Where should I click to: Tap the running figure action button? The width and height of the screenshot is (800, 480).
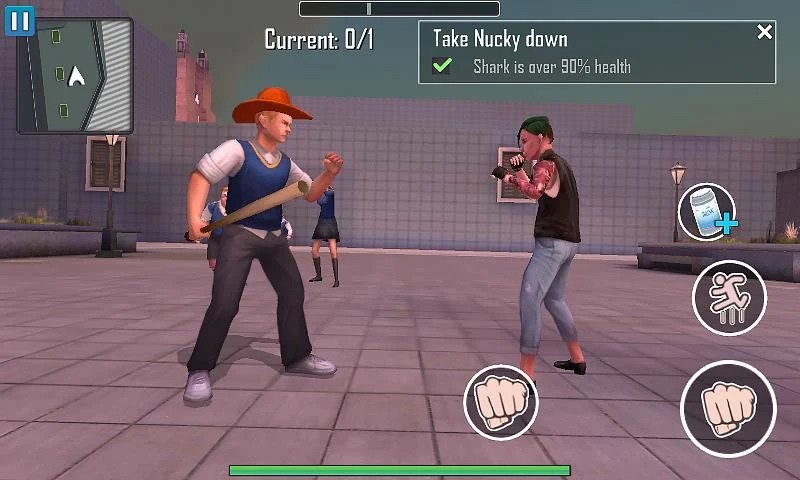point(729,298)
